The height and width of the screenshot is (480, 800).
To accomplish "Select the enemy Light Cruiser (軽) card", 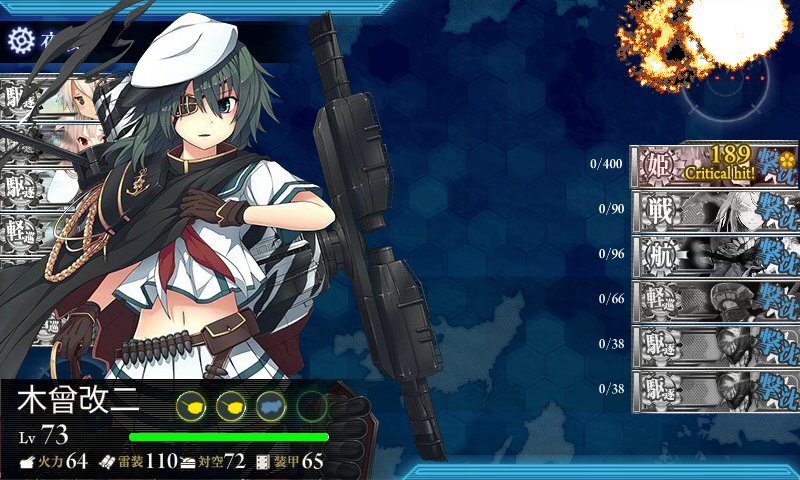I will [x=715, y=298].
